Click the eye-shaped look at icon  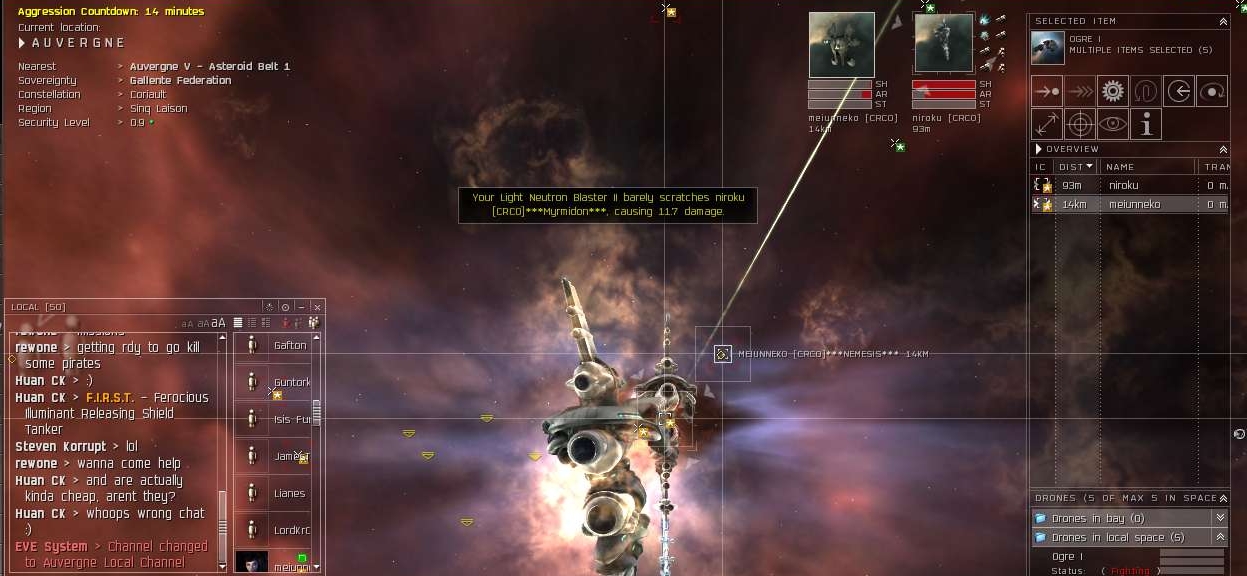click(1113, 124)
